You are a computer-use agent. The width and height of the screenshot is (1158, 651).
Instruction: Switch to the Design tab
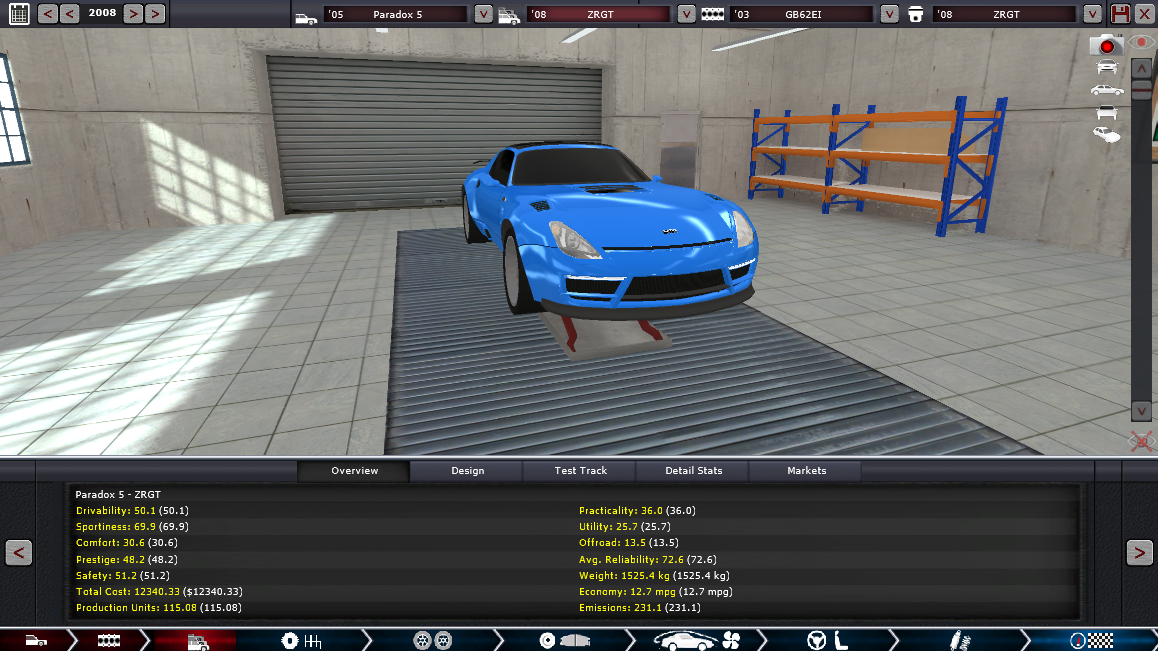(467, 471)
